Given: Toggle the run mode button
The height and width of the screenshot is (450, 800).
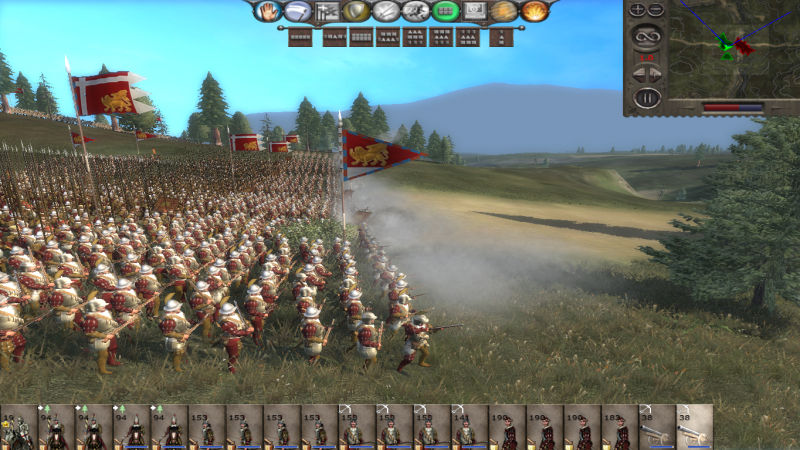Looking at the screenshot, I should tap(416, 12).
